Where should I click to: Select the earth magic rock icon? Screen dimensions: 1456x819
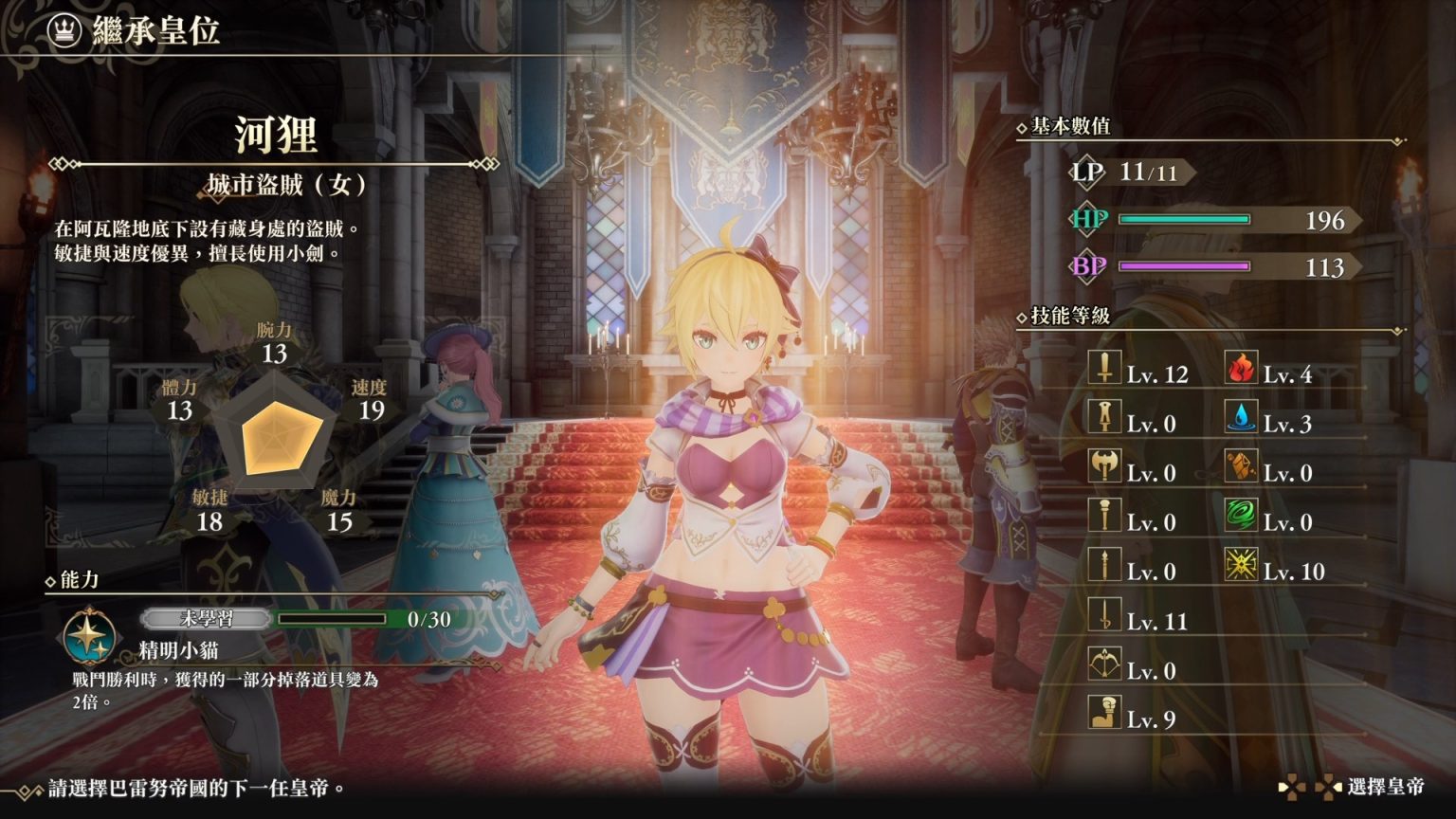pos(1240,465)
